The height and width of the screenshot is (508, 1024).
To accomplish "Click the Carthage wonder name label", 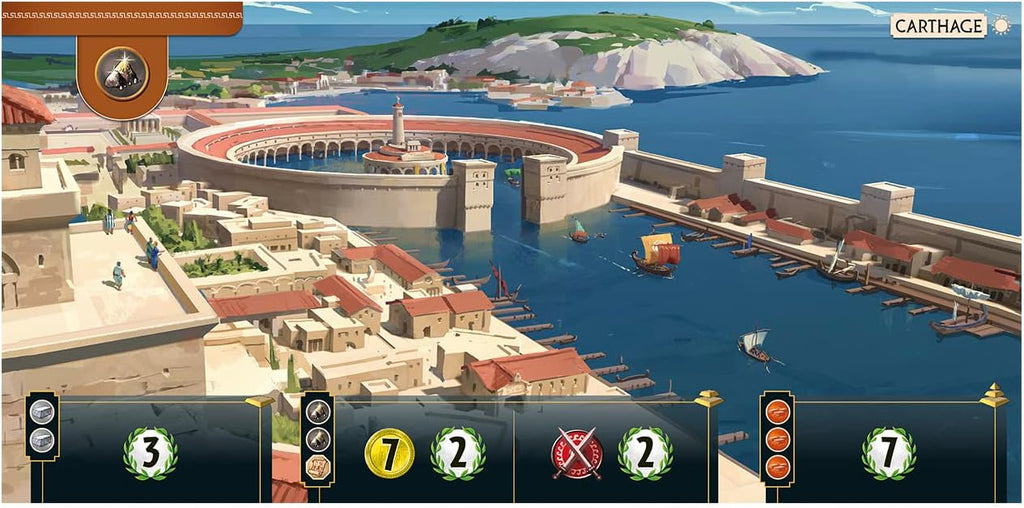I will (938, 26).
